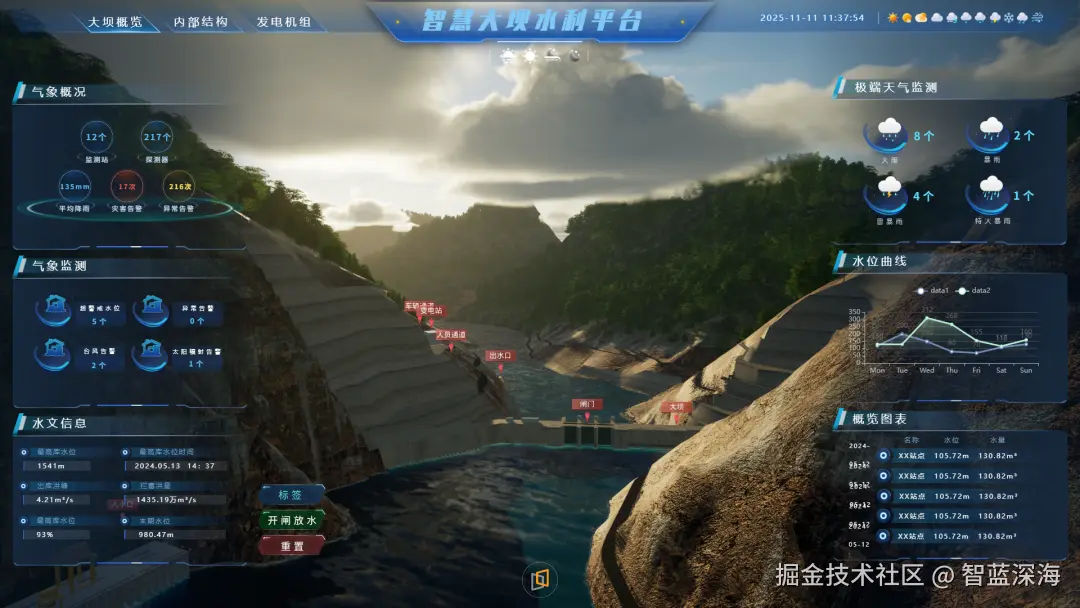Open the 异常告警 216次 indicator
The height and width of the screenshot is (608, 1080).
point(179,187)
